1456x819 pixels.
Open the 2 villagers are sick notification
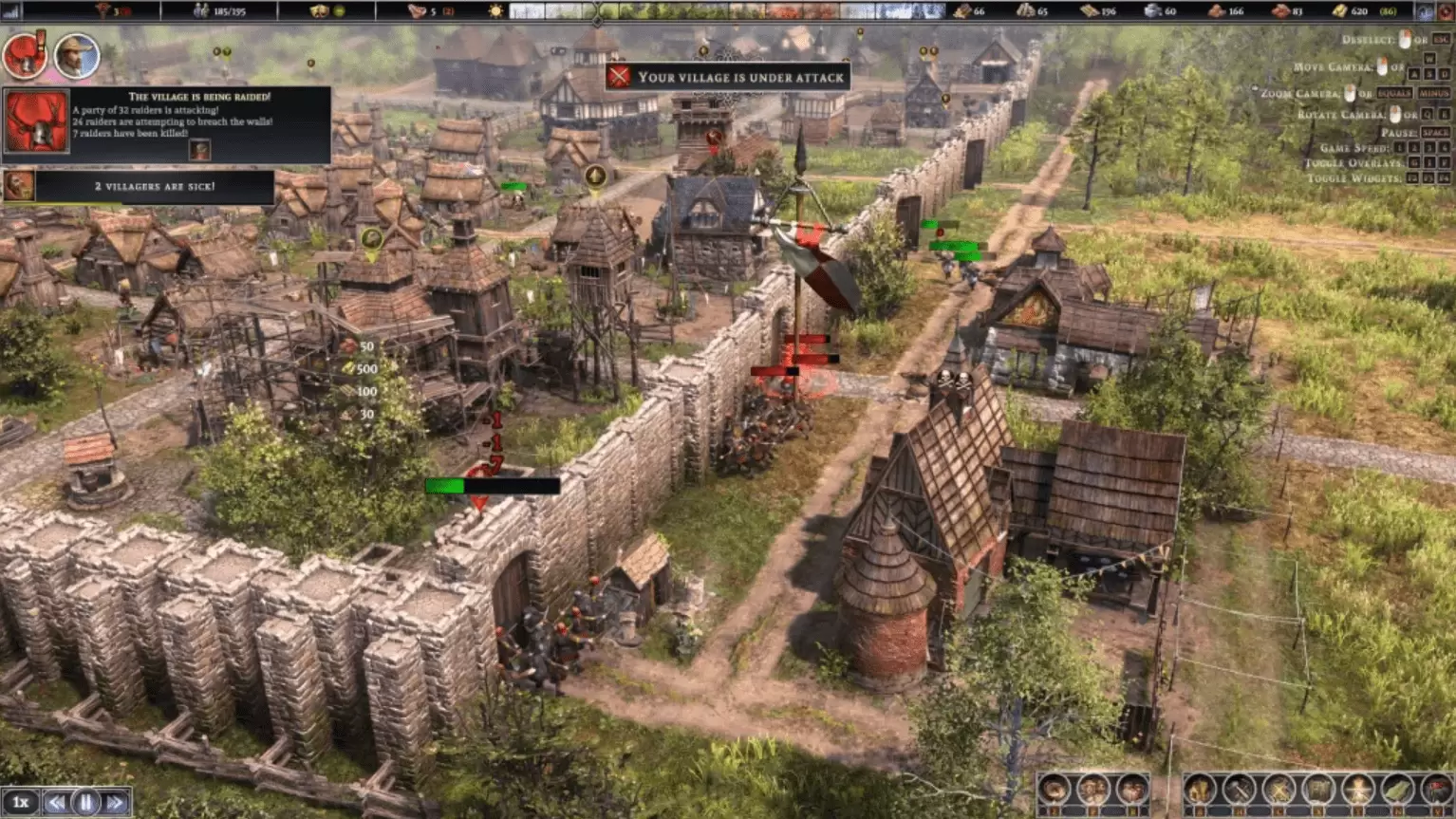[x=154, y=187]
